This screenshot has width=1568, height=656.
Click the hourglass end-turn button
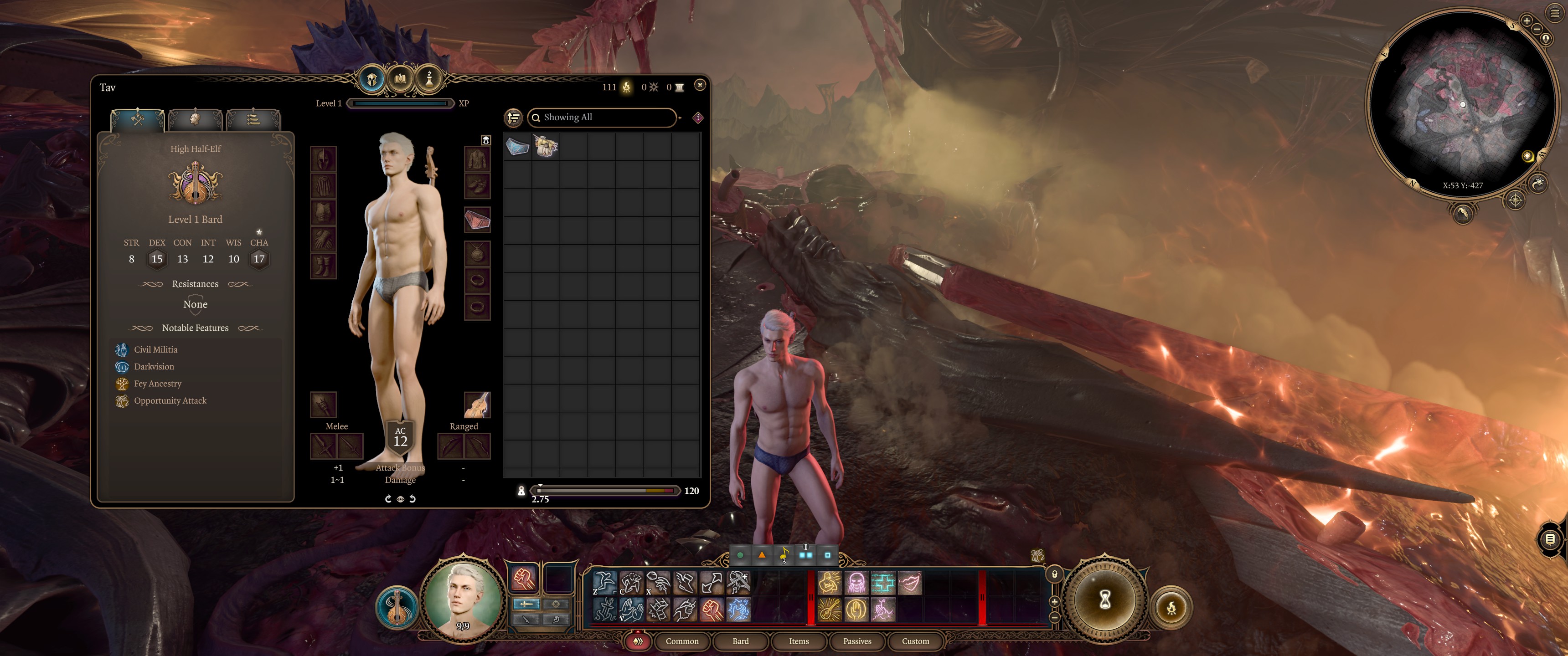tap(1104, 600)
